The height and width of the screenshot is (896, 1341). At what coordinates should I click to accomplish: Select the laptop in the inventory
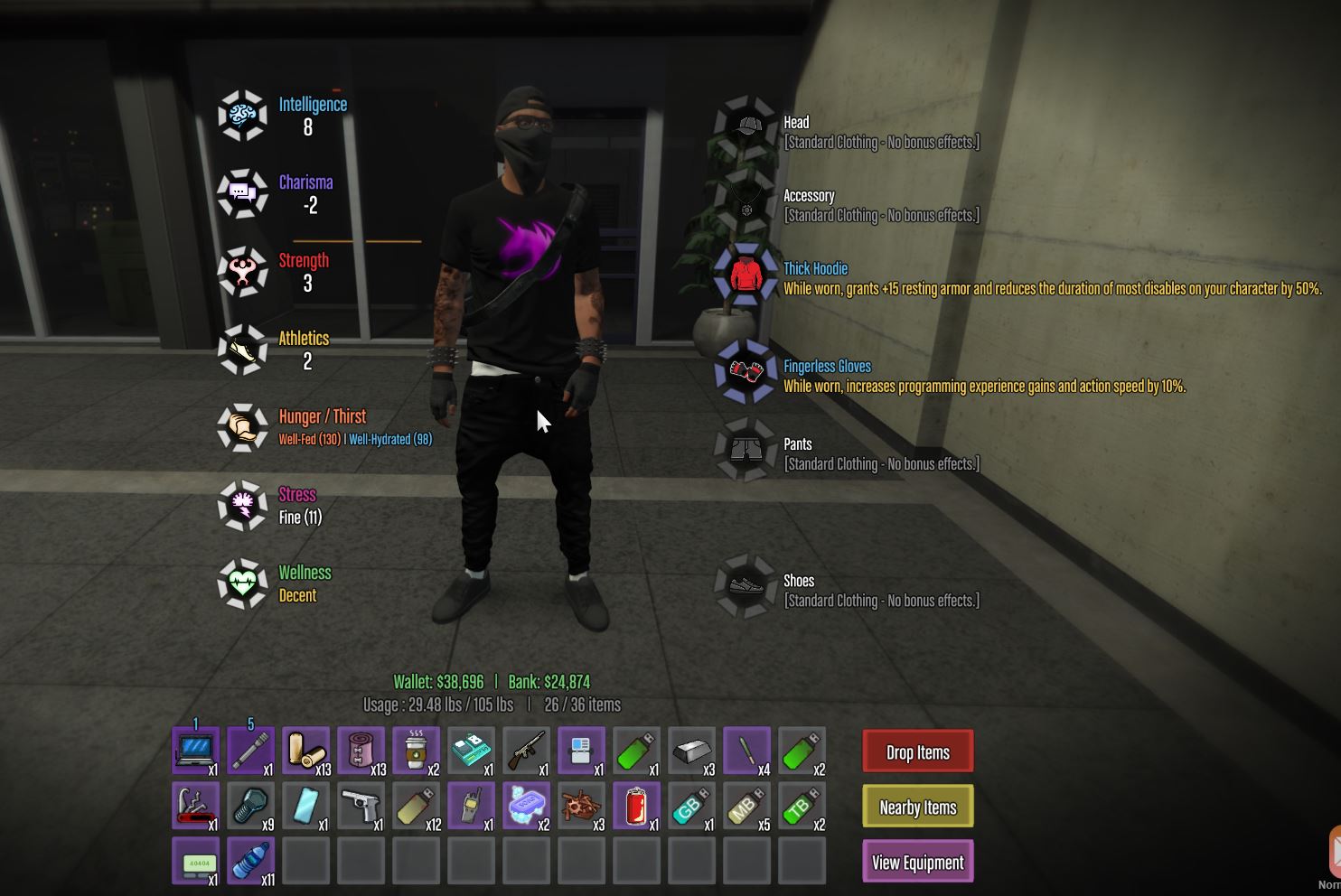pyautogui.click(x=195, y=751)
